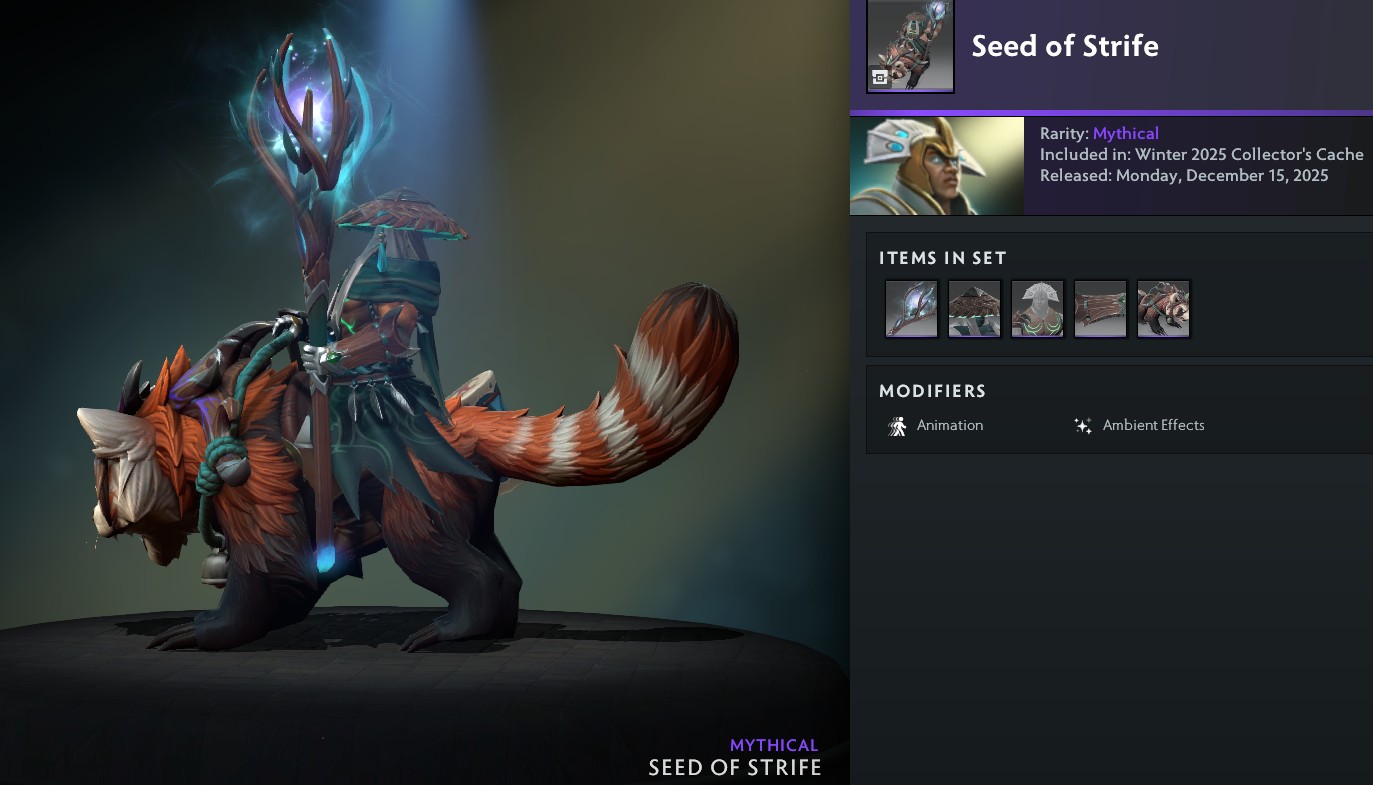Select the glowing branch staff item
This screenshot has width=1373, height=785.
(911, 309)
